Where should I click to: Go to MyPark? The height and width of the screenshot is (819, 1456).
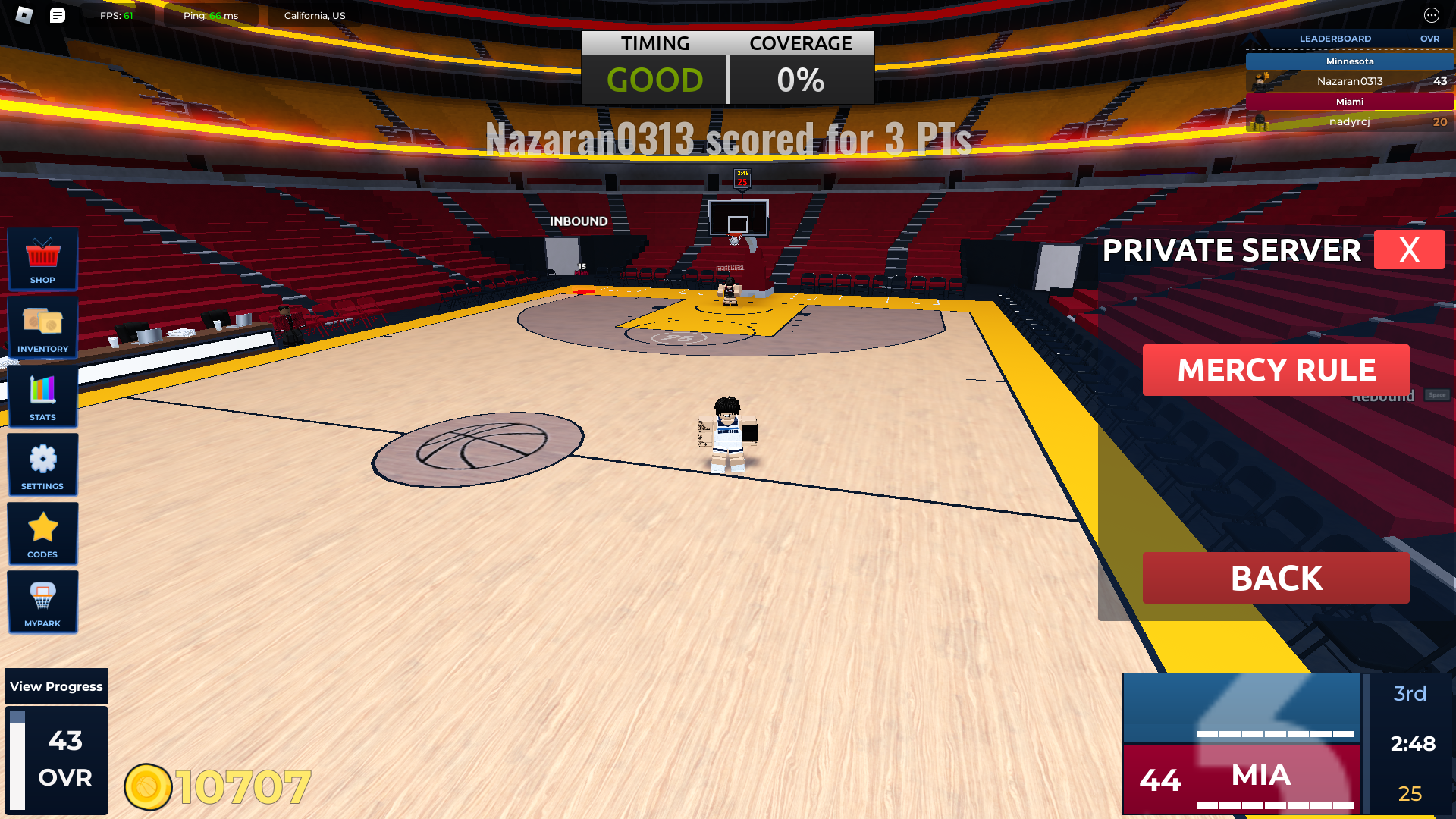point(42,602)
